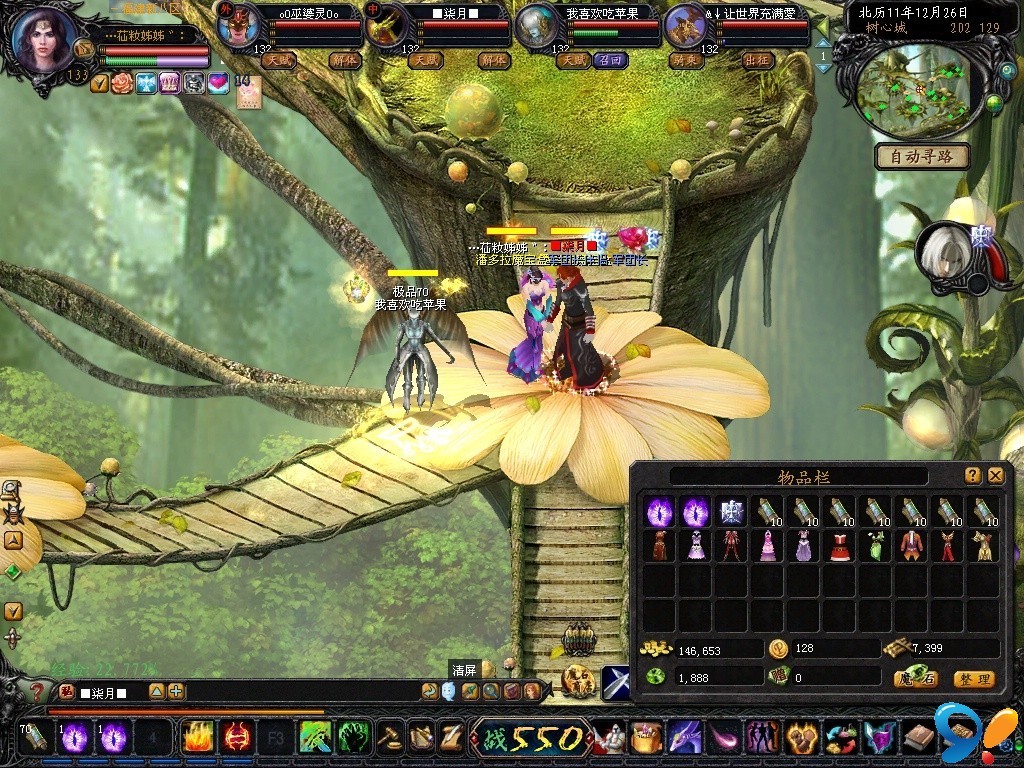Open inventory help with the question mark button

[x=972, y=476]
